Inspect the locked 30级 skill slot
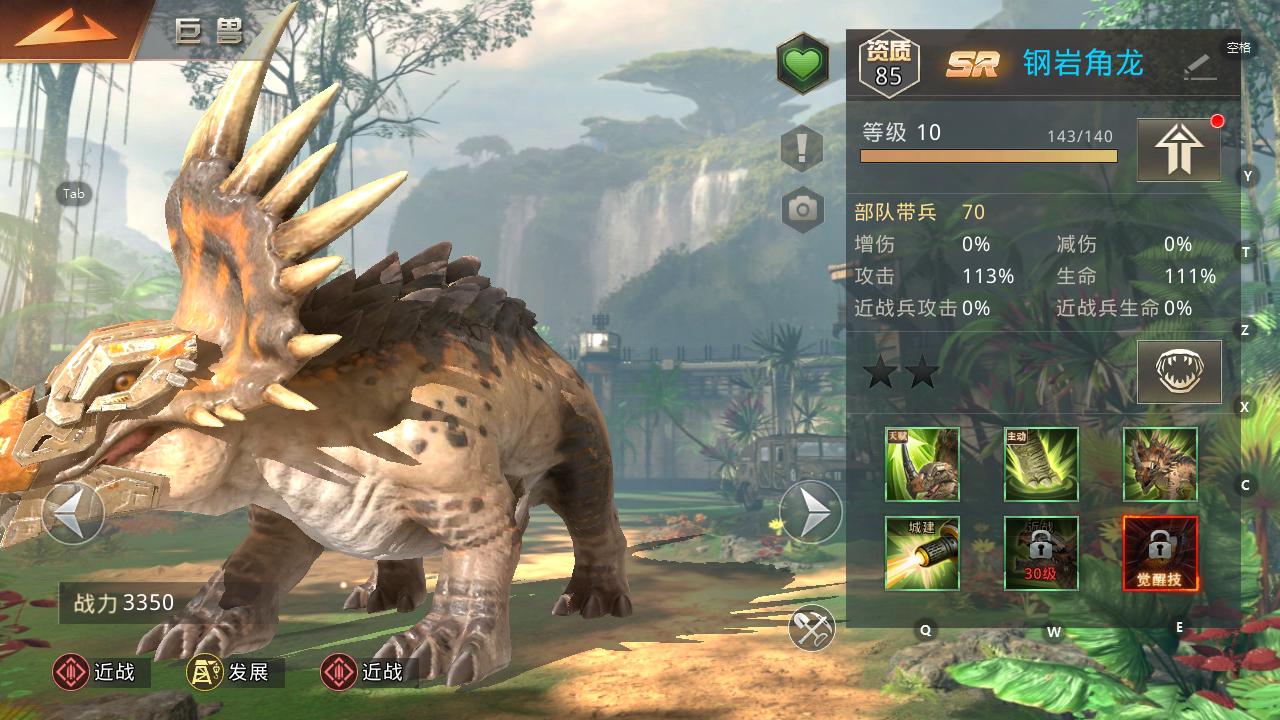This screenshot has height=720, width=1280. tap(1041, 553)
